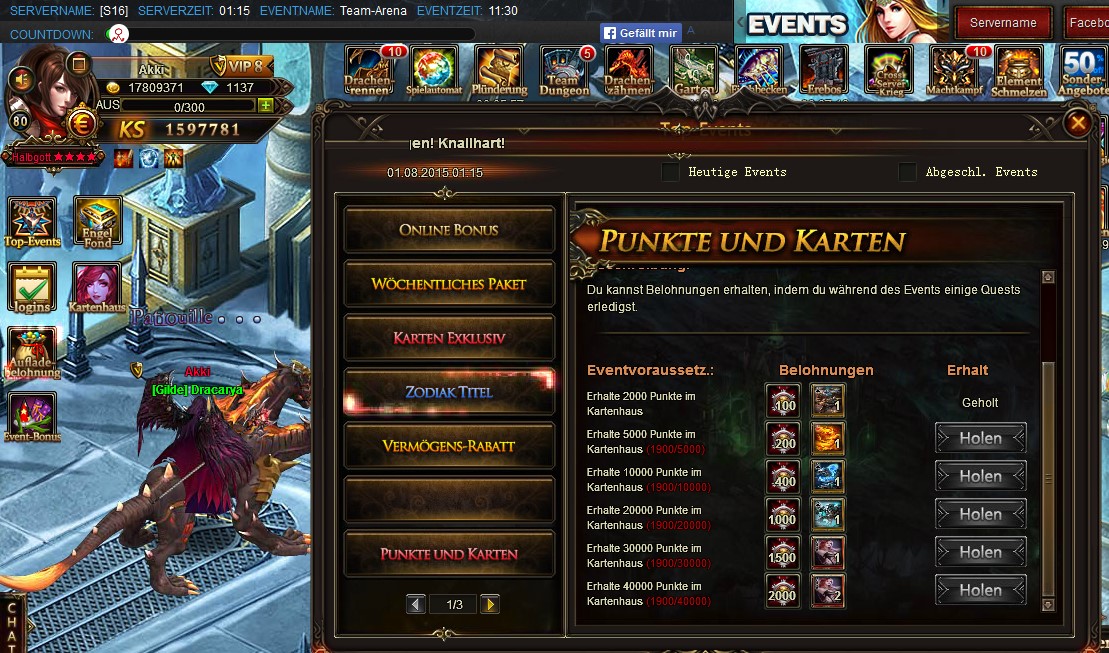Select Punkte und Karten in event list
The width and height of the screenshot is (1109, 653).
tap(449, 554)
